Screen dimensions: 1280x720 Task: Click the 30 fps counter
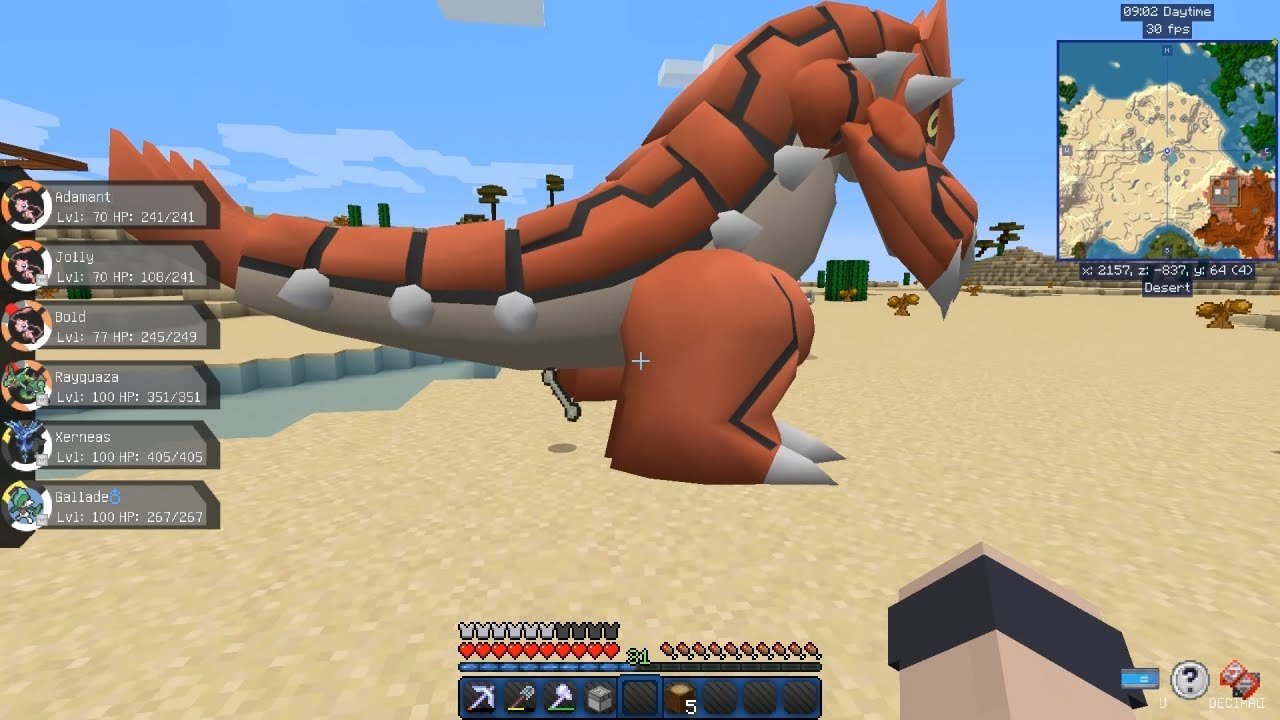1169,29
